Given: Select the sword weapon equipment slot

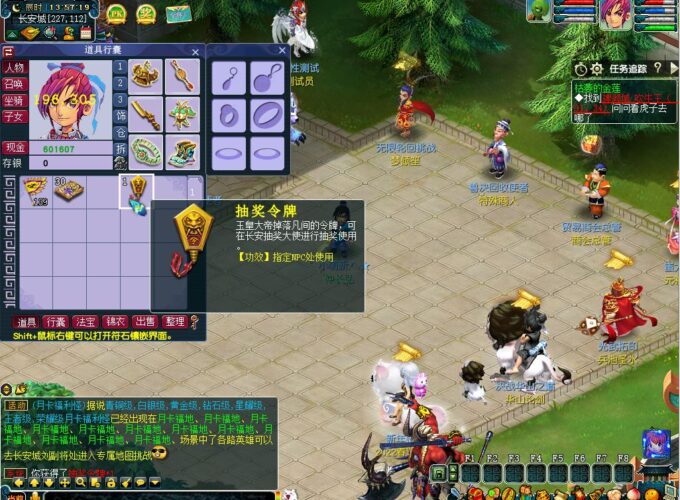Looking at the screenshot, I should click(x=147, y=112).
